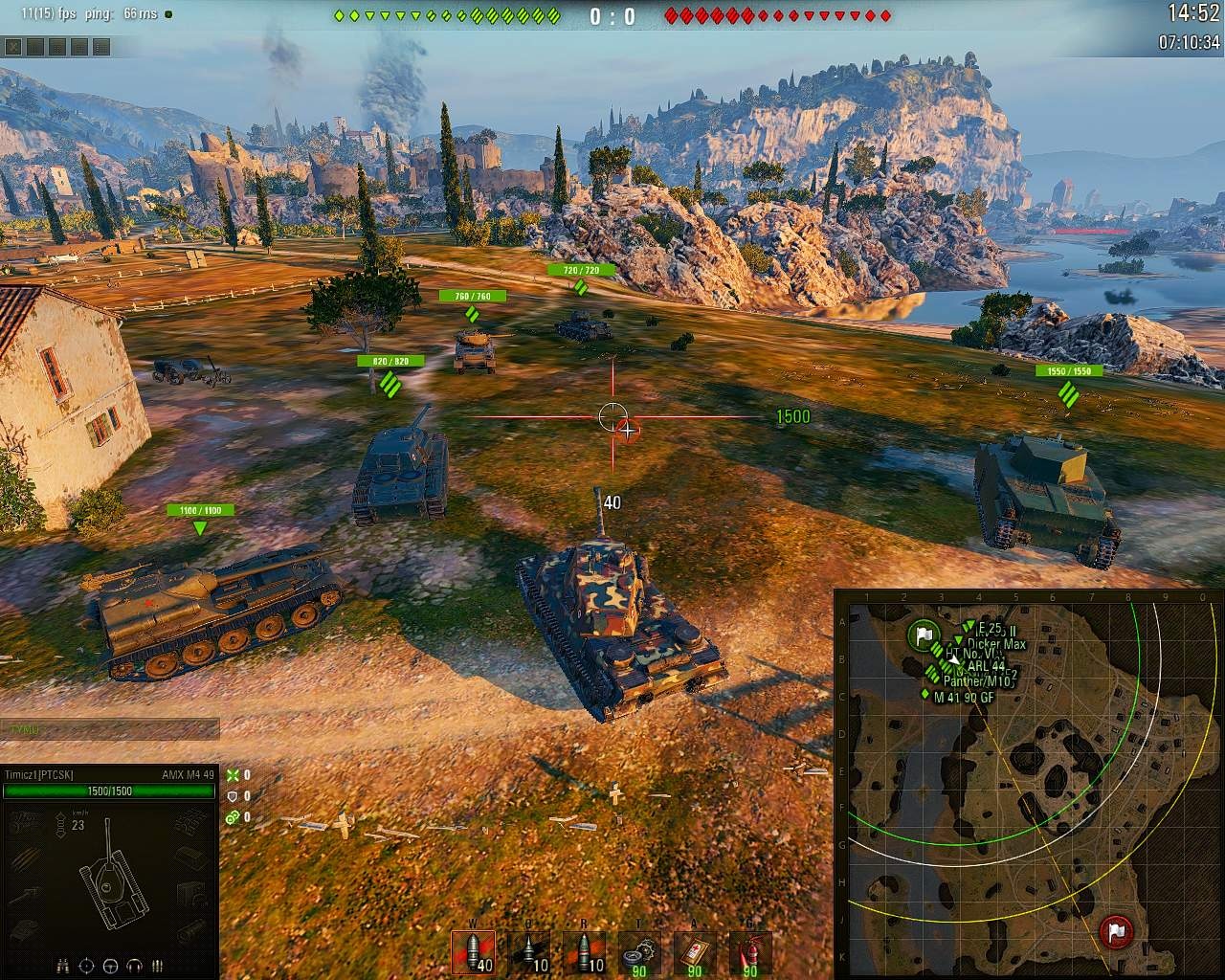
Task: Click the steering wheel driver icon
Action: pyautogui.click(x=110, y=965)
